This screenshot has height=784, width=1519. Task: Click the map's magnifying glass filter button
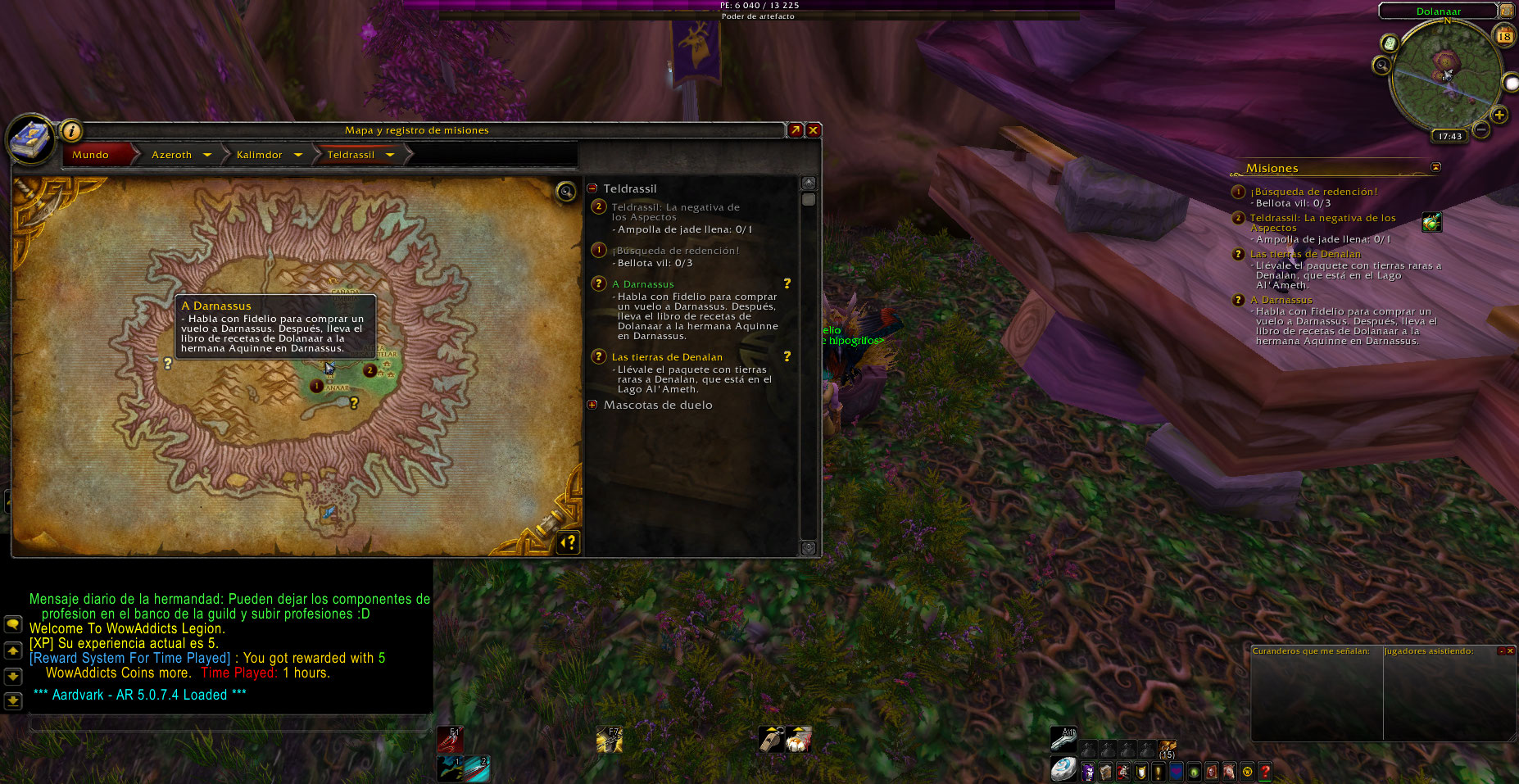(565, 192)
